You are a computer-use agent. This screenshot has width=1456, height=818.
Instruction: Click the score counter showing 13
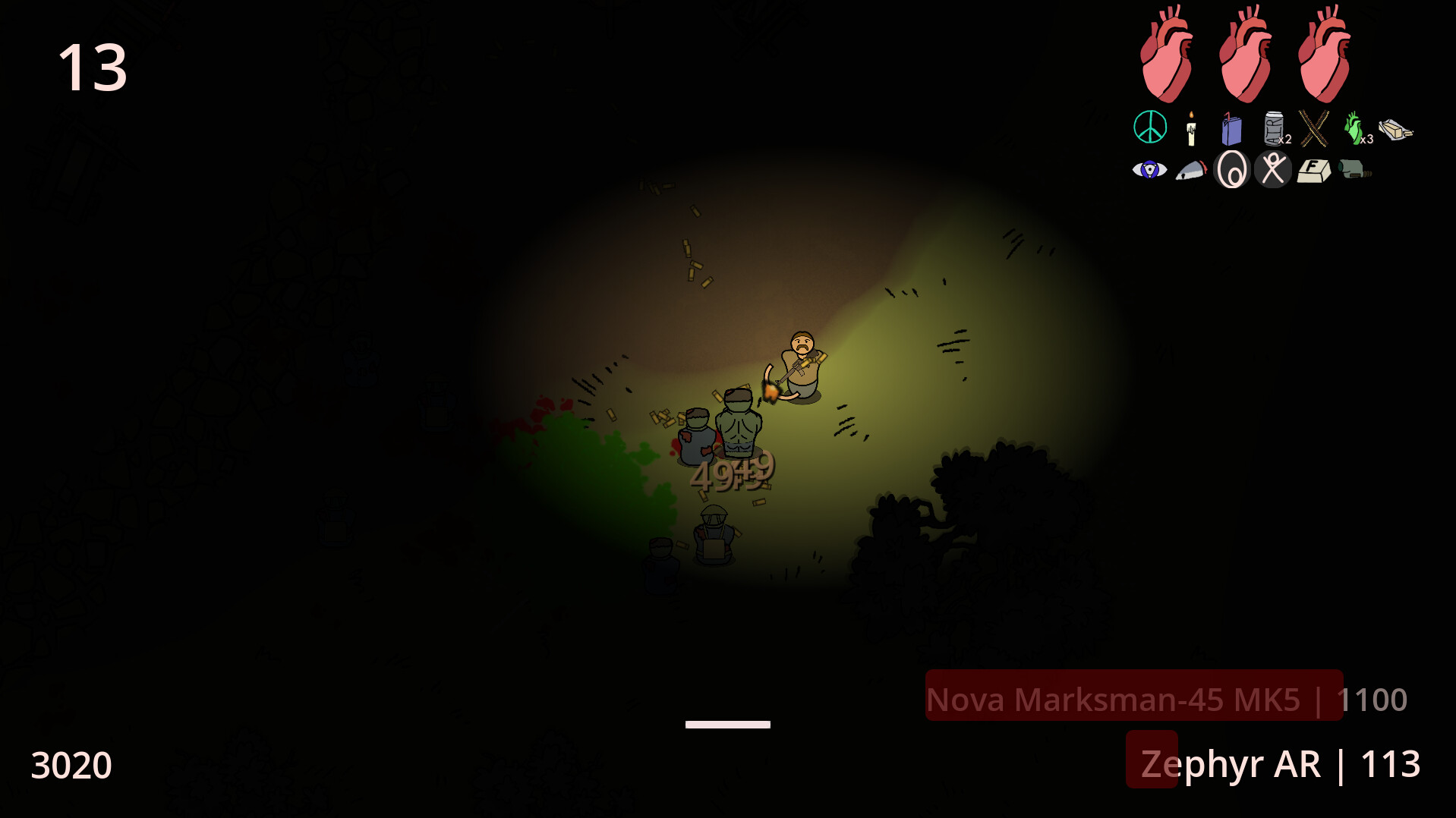(x=93, y=68)
